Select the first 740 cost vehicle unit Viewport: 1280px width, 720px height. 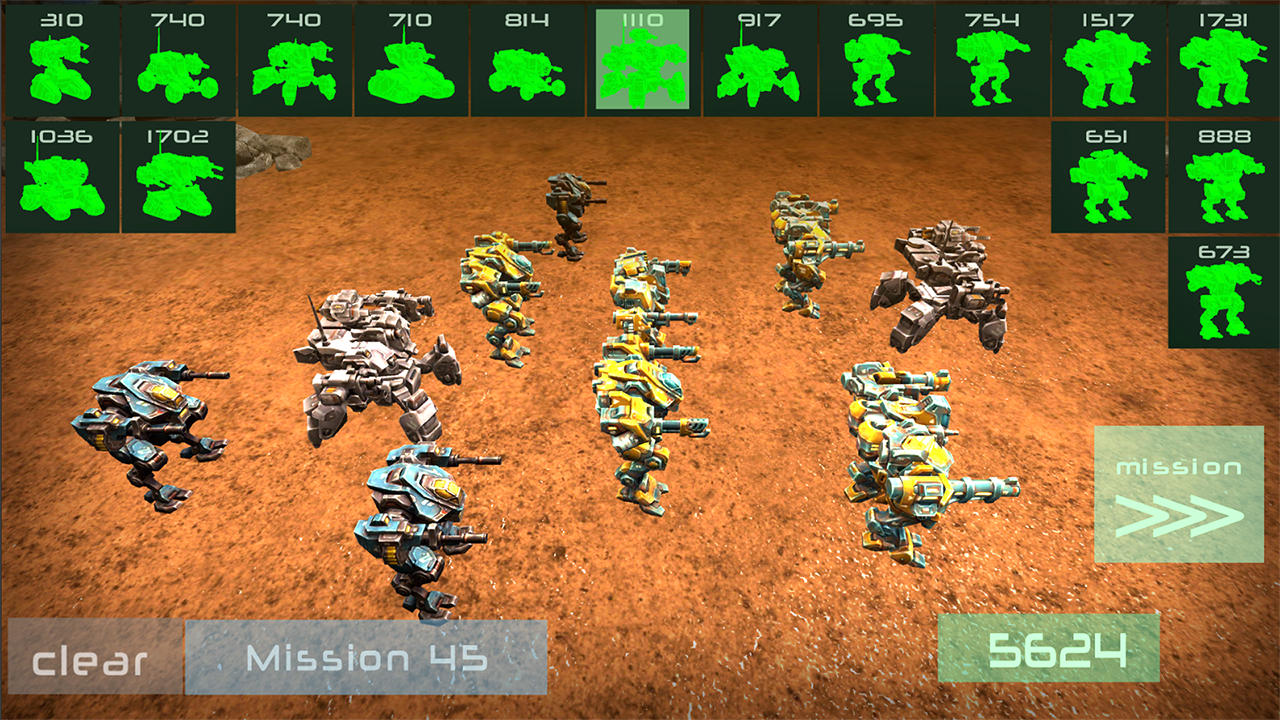coord(179,60)
